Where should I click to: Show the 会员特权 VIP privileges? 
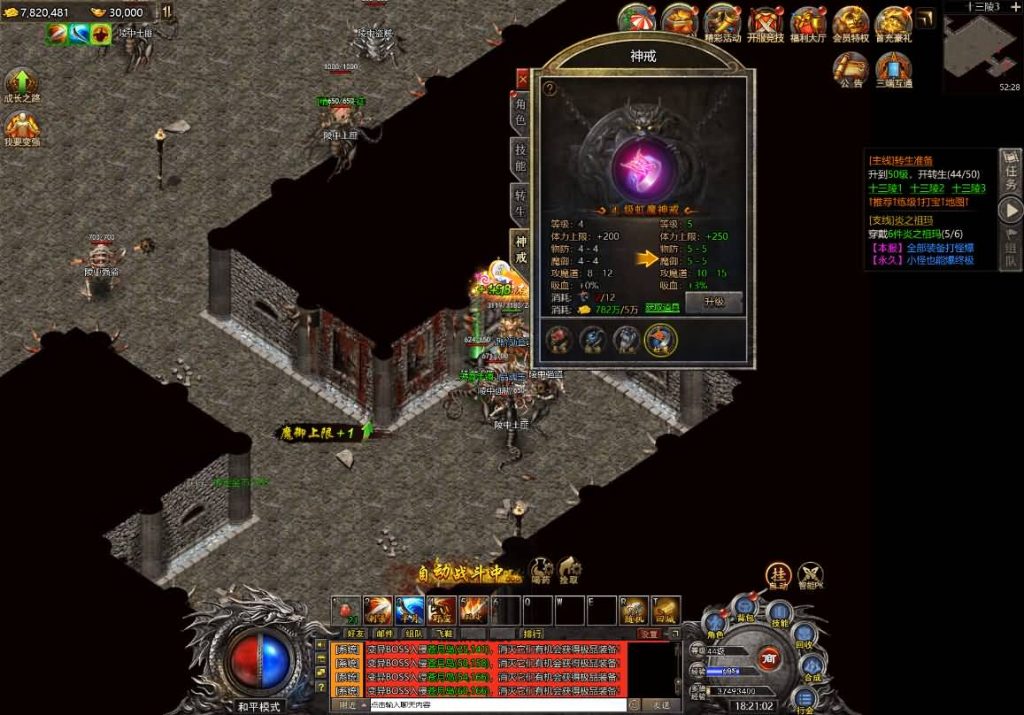coord(851,24)
